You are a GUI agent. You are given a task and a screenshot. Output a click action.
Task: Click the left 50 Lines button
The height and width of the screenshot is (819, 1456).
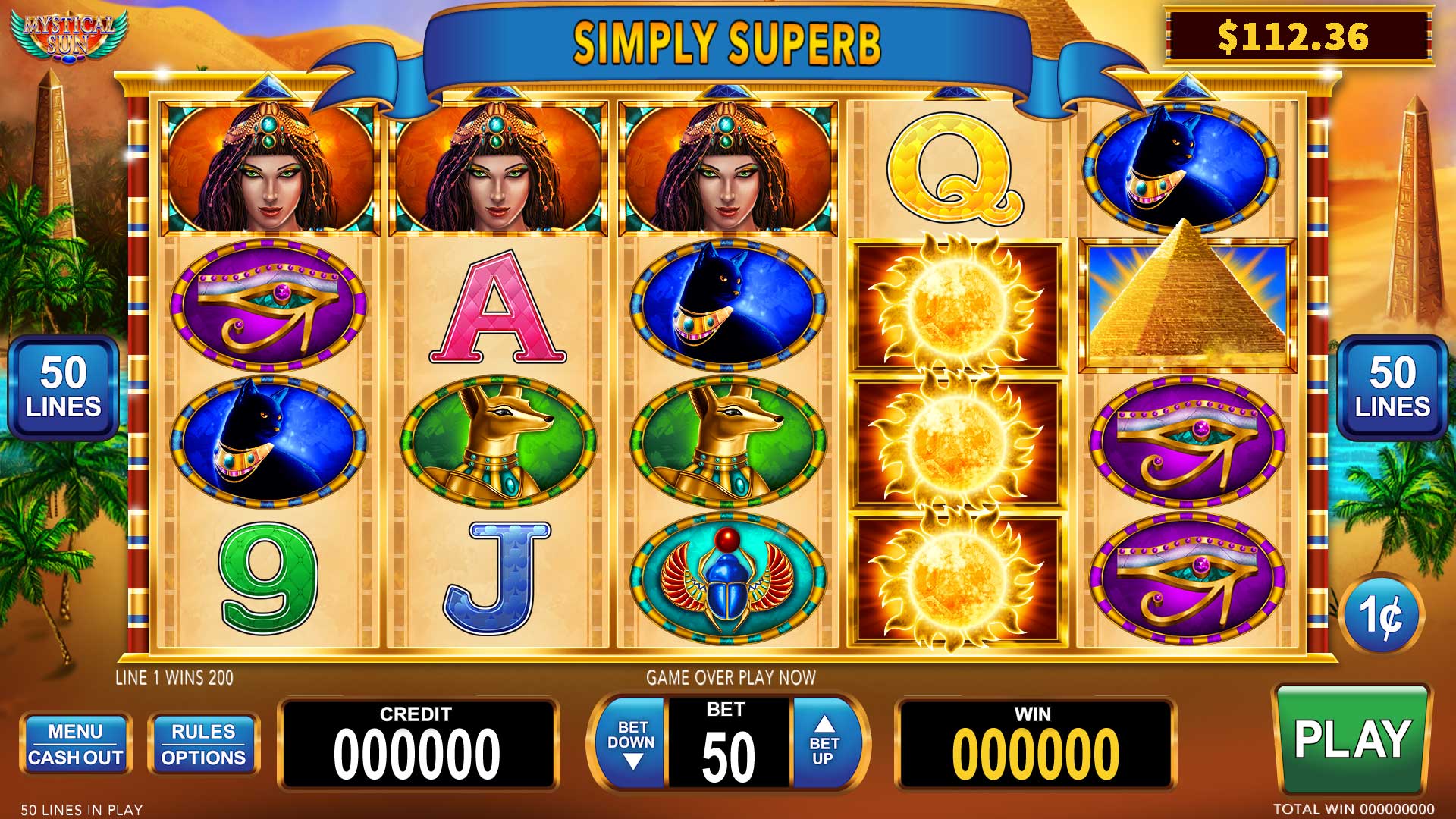coord(64,388)
